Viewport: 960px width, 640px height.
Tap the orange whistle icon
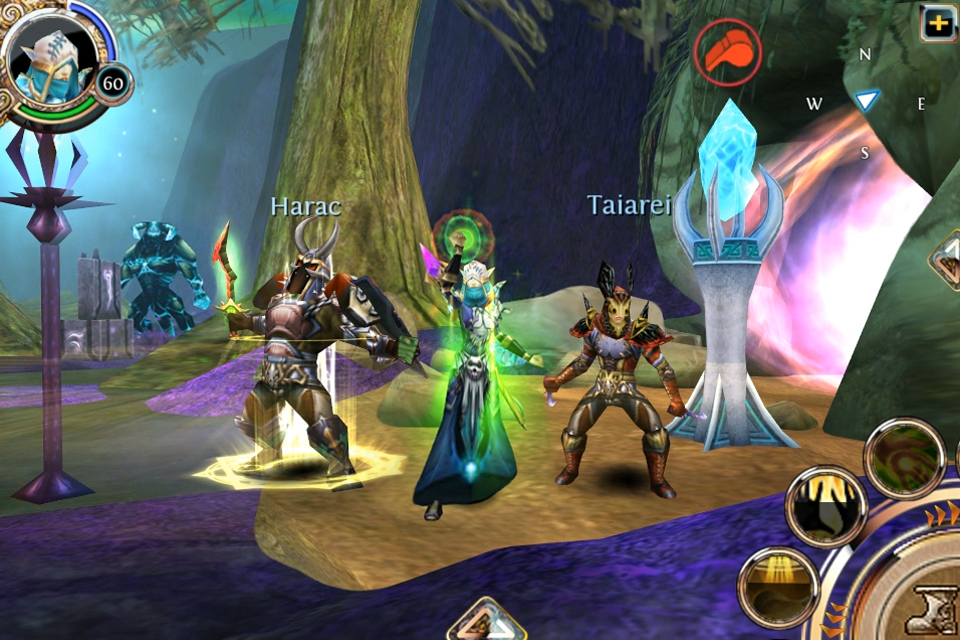[x=731, y=52]
